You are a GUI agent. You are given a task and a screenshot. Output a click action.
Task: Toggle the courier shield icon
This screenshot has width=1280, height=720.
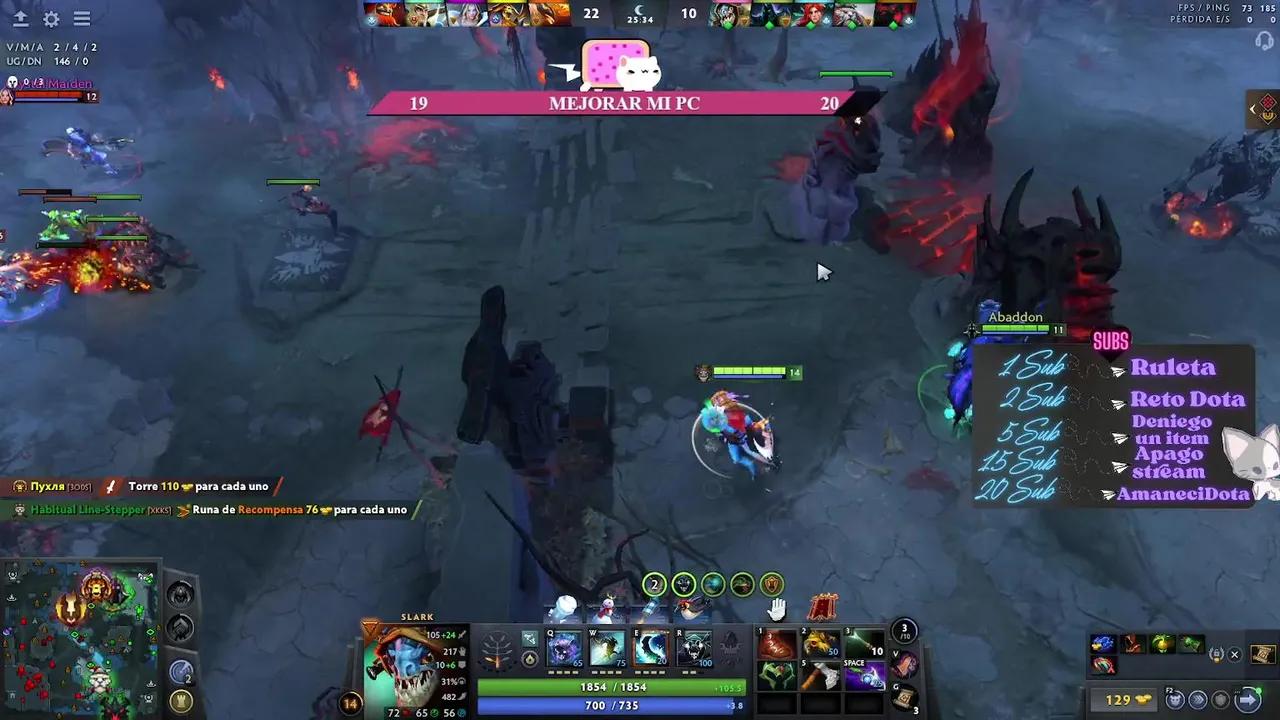[1221, 699]
